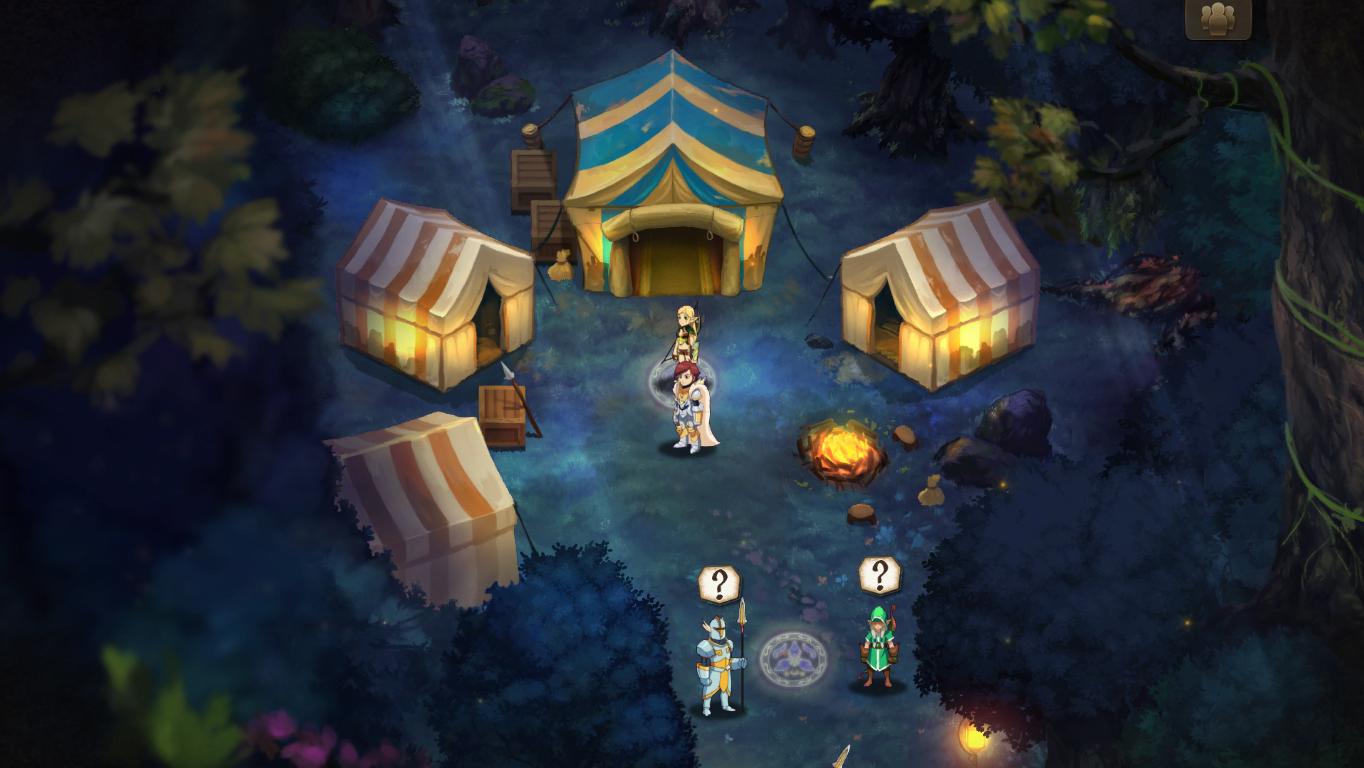Image resolution: width=1364 pixels, height=768 pixels.
Task: Click the question bubble above the armored knight
Action: tap(719, 583)
